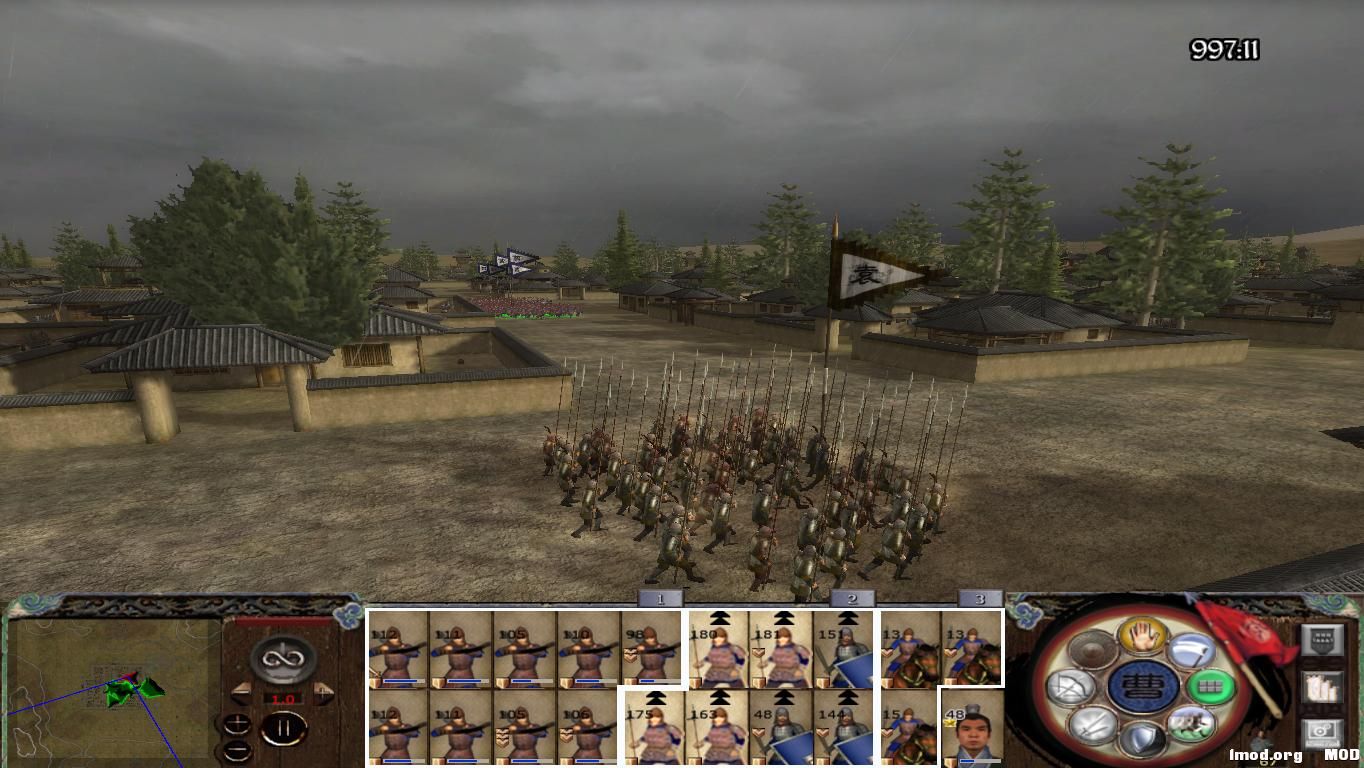Select the green group-units grid icon
The height and width of the screenshot is (768, 1364).
click(x=1210, y=688)
